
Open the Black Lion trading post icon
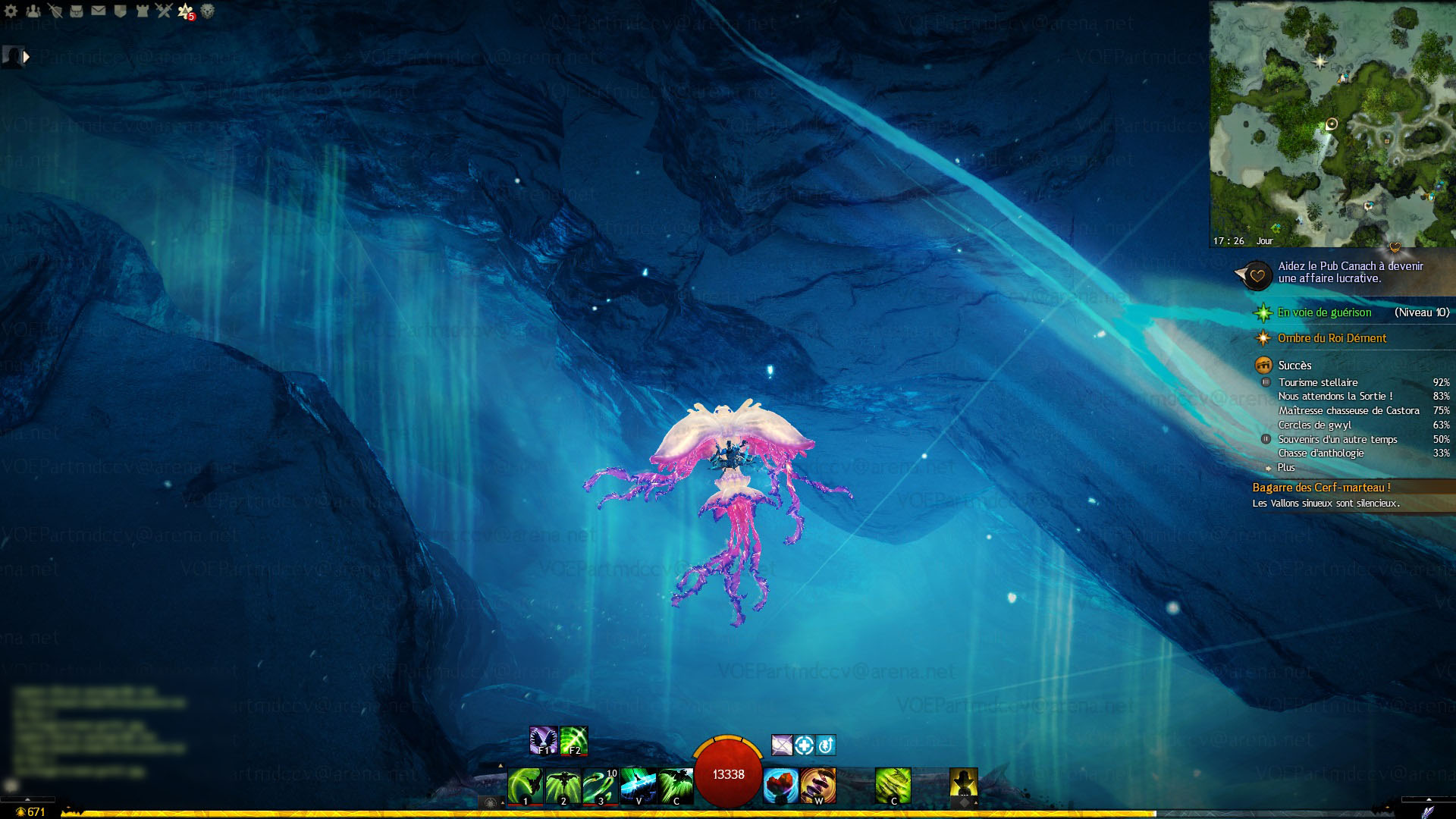tap(207, 11)
